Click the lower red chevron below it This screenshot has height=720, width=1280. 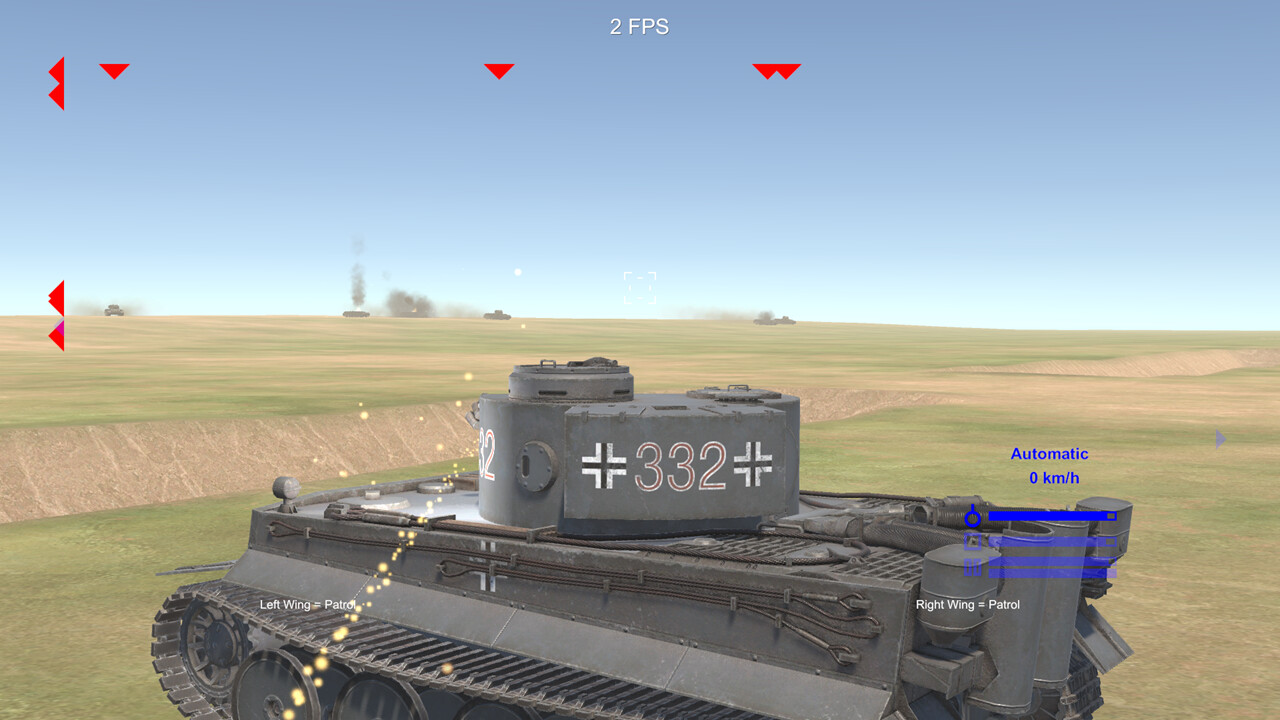pos(57,95)
